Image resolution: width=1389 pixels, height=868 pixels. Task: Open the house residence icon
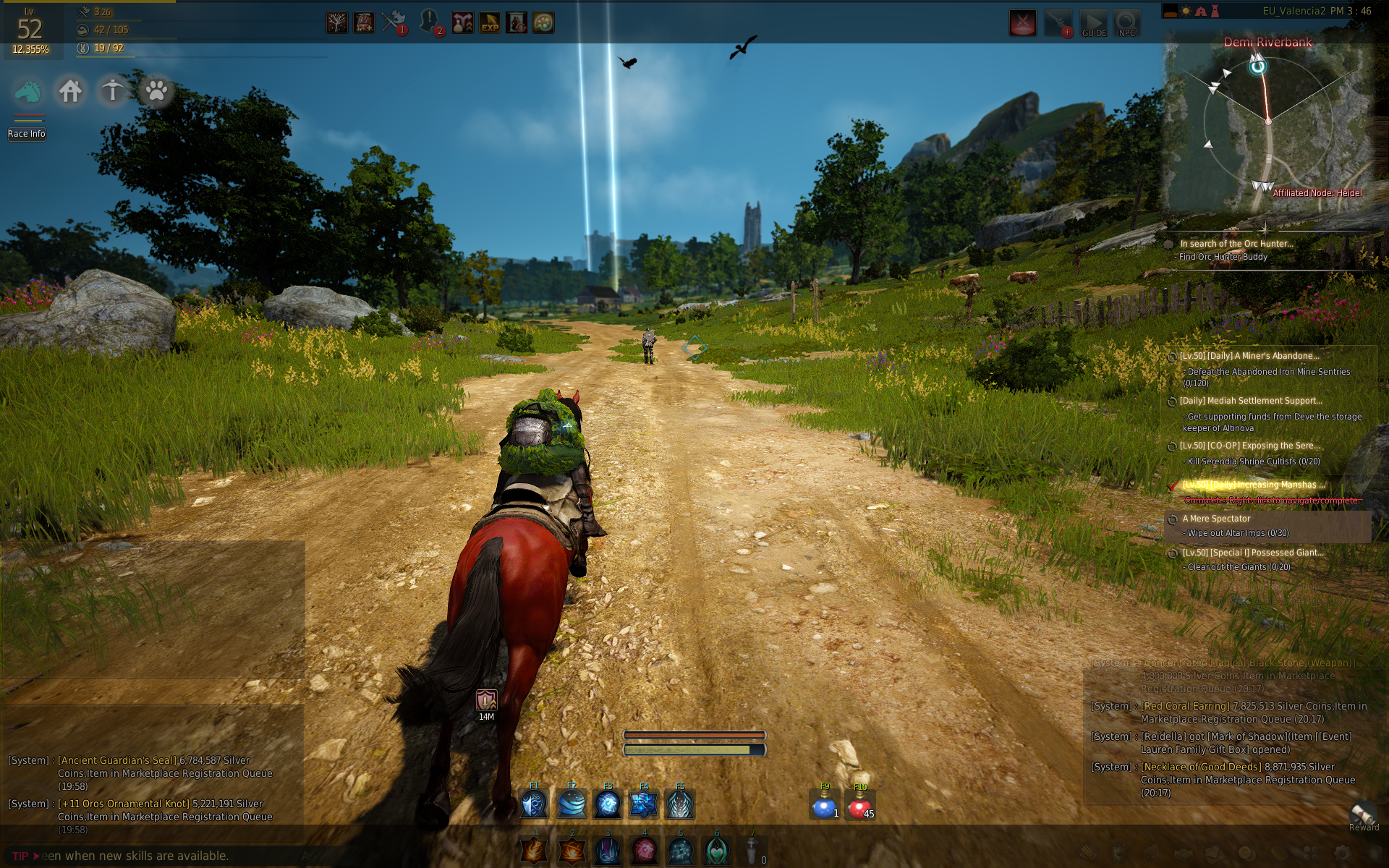pyautogui.click(x=70, y=92)
